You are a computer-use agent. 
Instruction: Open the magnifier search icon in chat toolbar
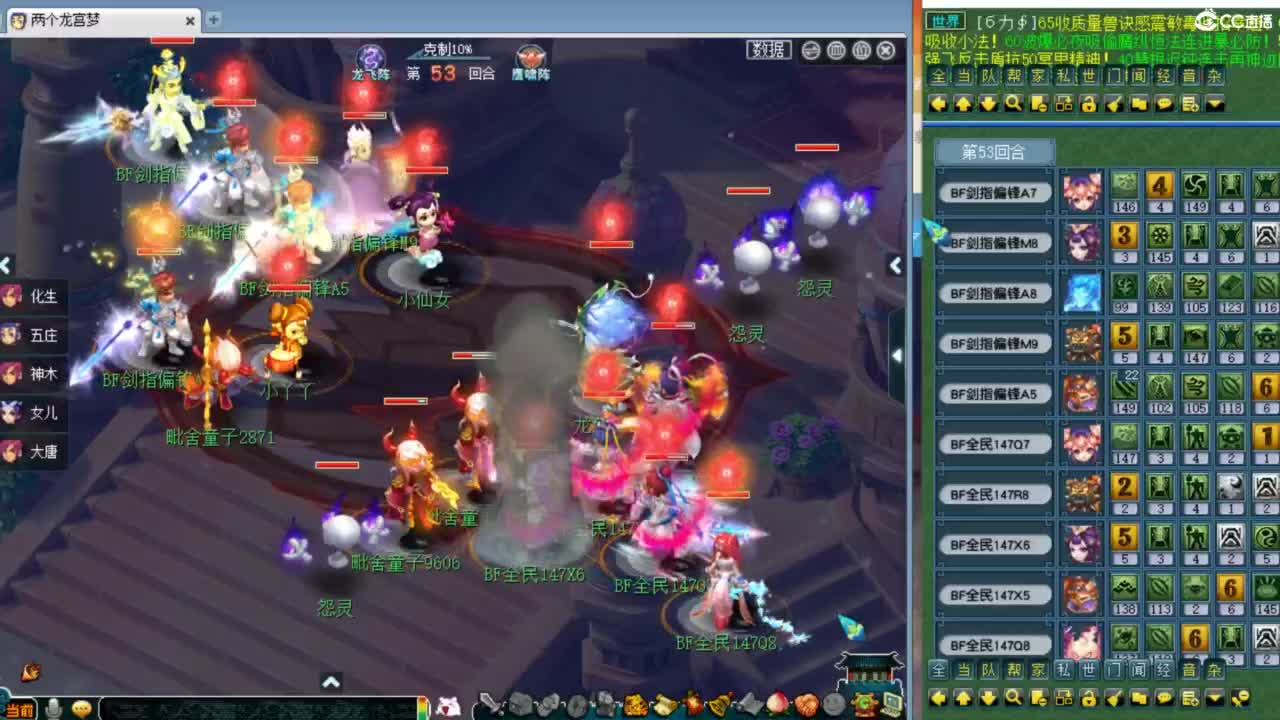point(1012,103)
